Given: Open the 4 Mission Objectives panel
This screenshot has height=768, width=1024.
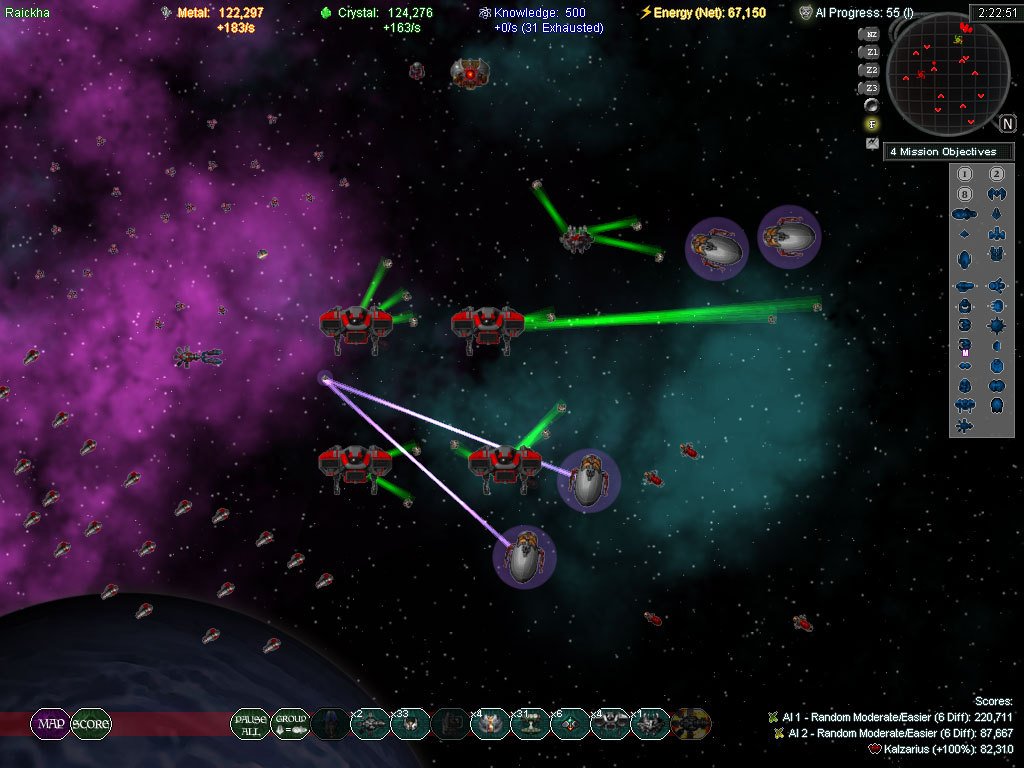Looking at the screenshot, I should pyautogui.click(x=948, y=152).
